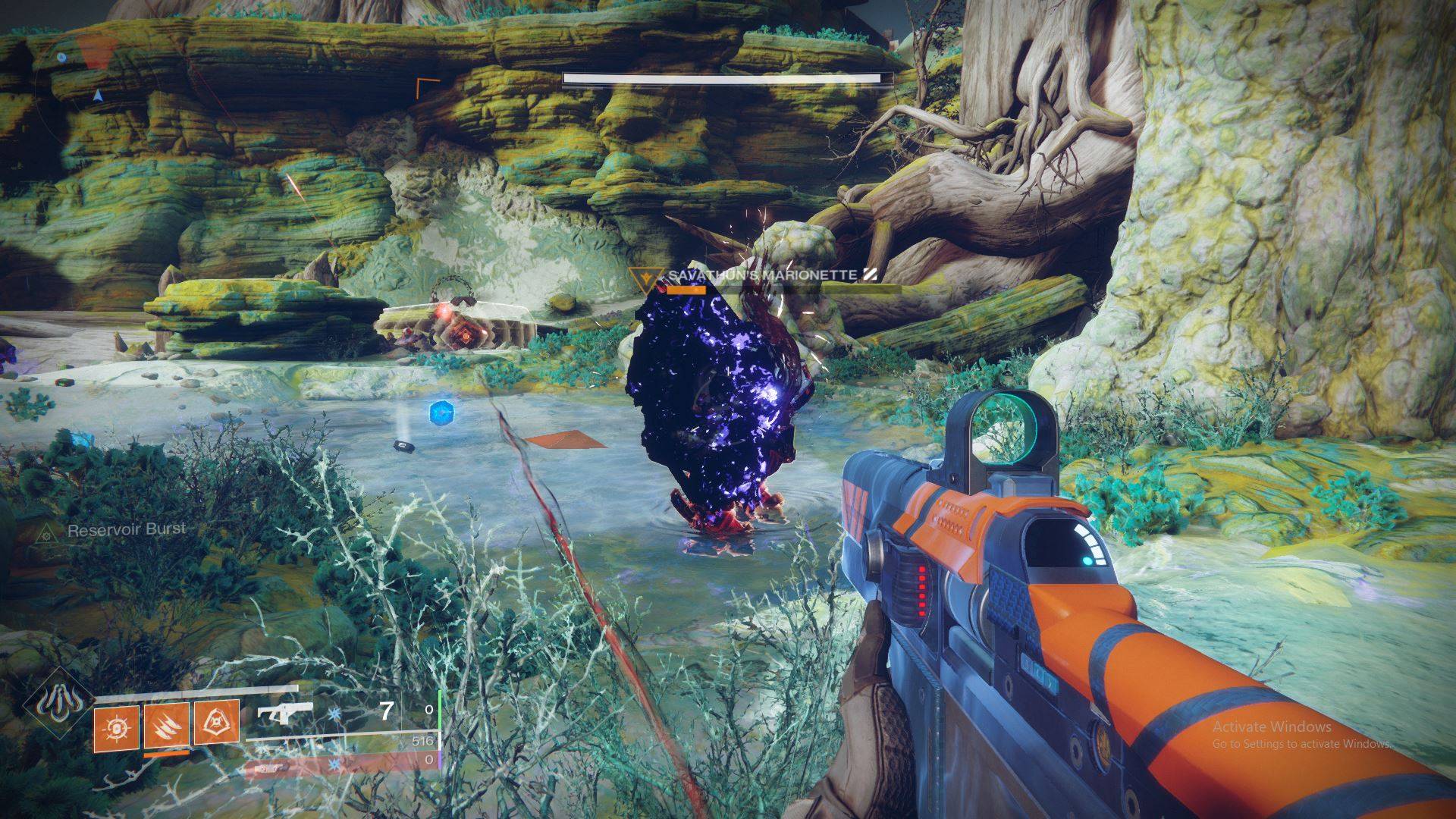Use the claw-slash melee ability icon
The image size is (1456, 819).
pos(166,726)
